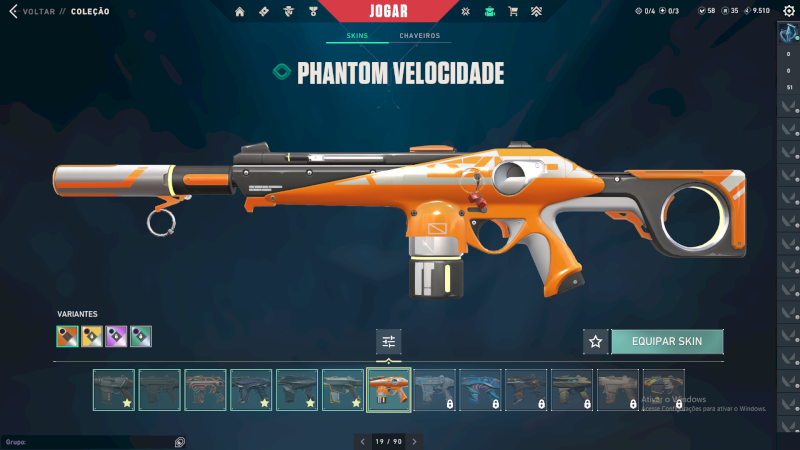Choose the green variant swatch
Screen dimensions: 800x450
click(x=141, y=336)
